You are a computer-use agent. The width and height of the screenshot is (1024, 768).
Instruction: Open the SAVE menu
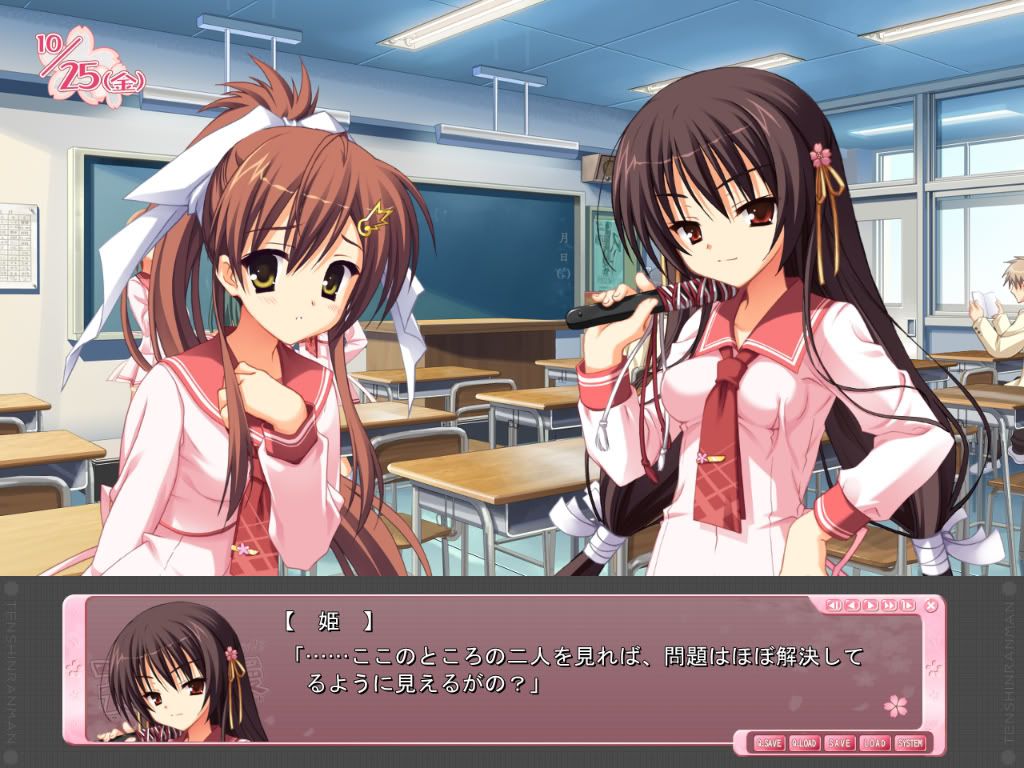point(840,743)
